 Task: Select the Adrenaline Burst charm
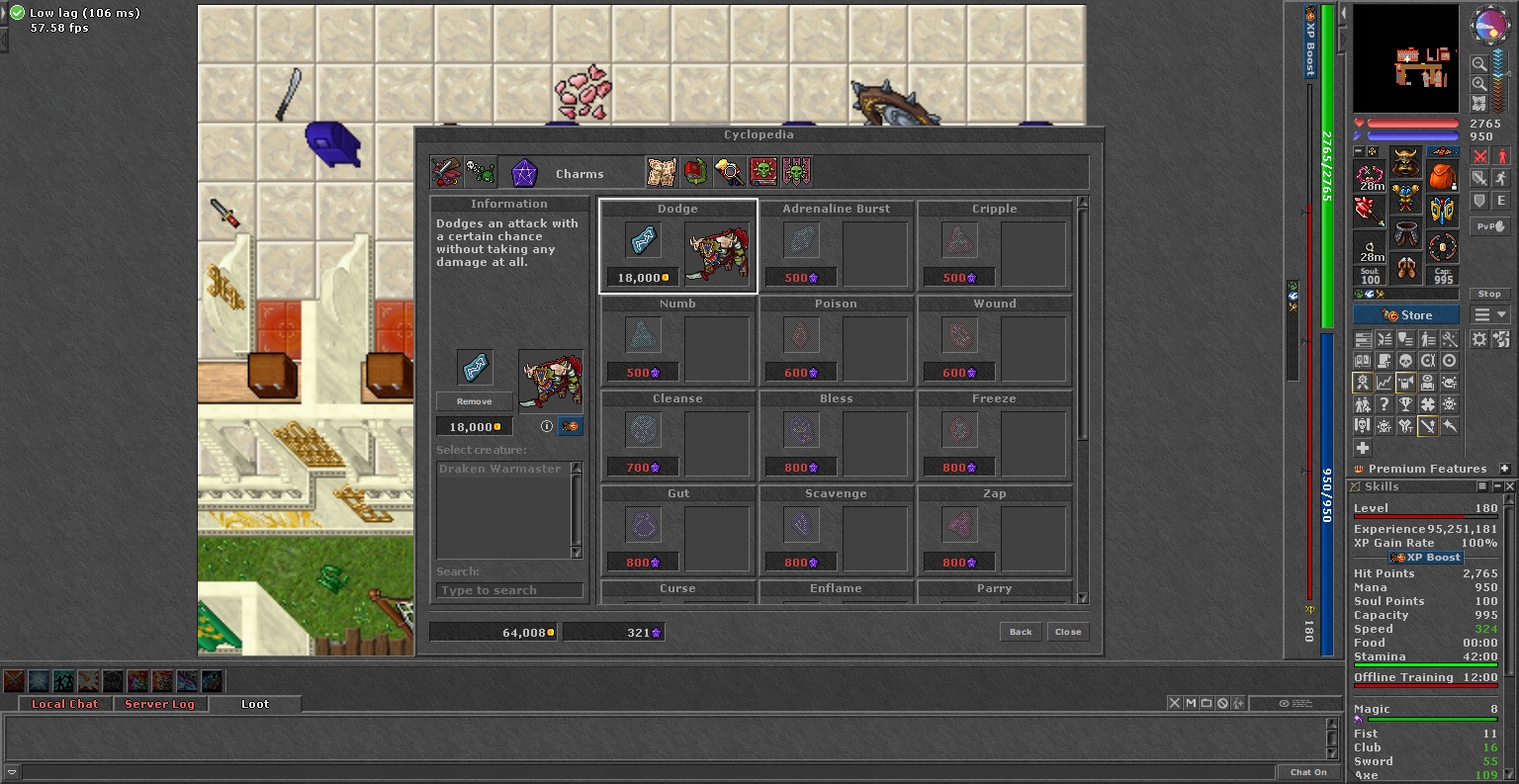(837, 246)
